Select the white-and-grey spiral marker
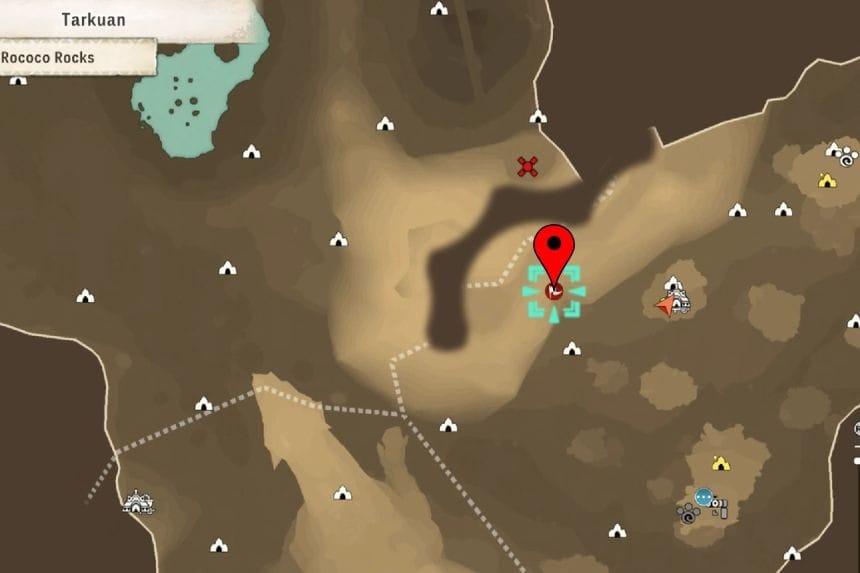 coord(847,158)
